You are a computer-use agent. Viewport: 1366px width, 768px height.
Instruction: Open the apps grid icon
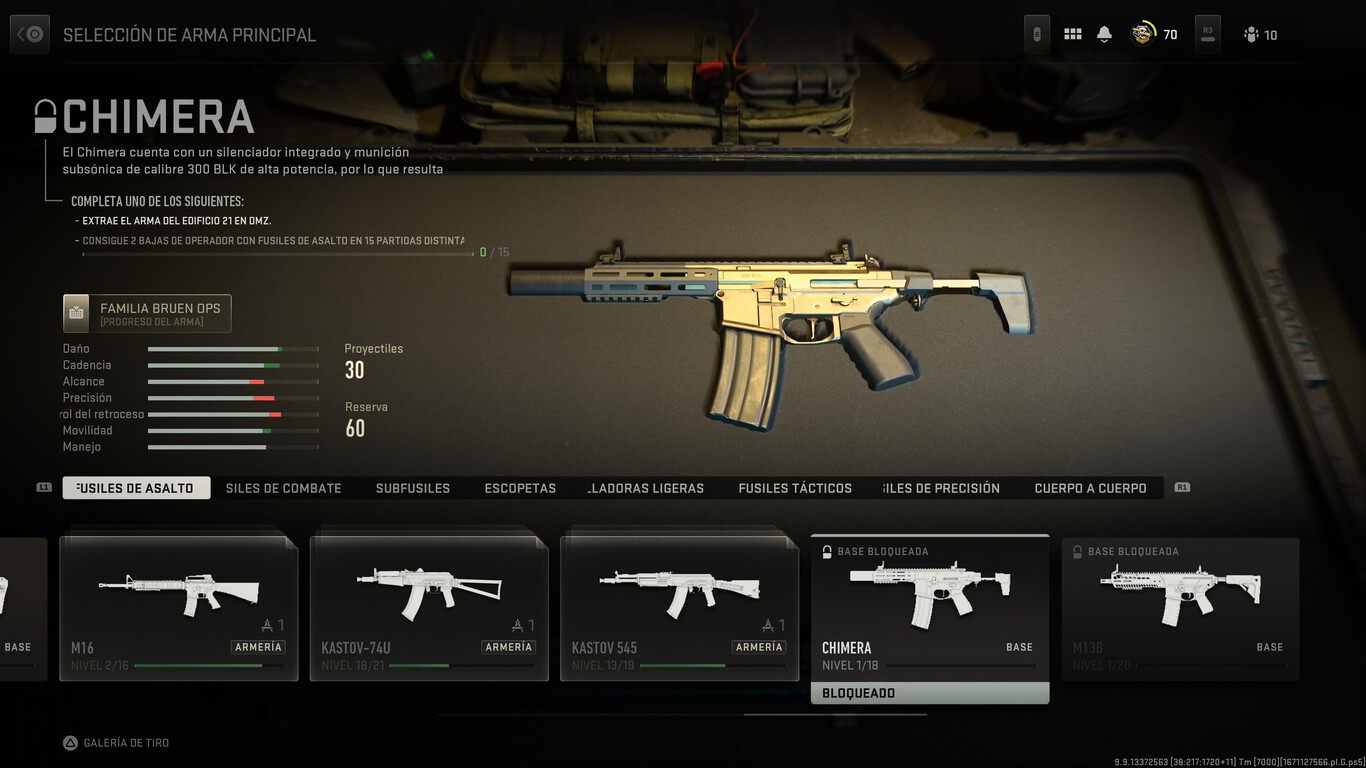[1072, 33]
